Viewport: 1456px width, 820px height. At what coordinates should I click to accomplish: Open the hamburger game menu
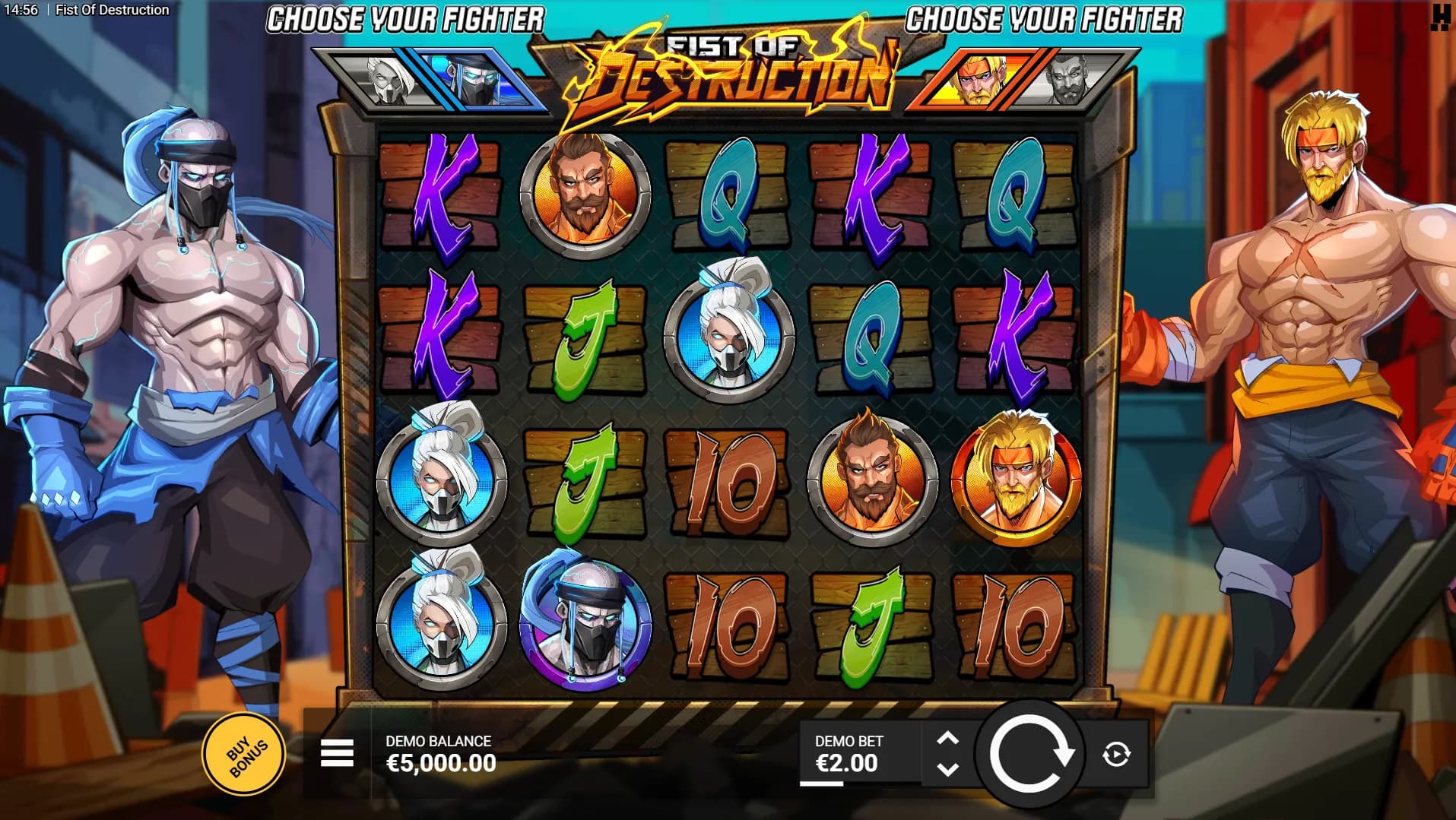click(x=337, y=754)
